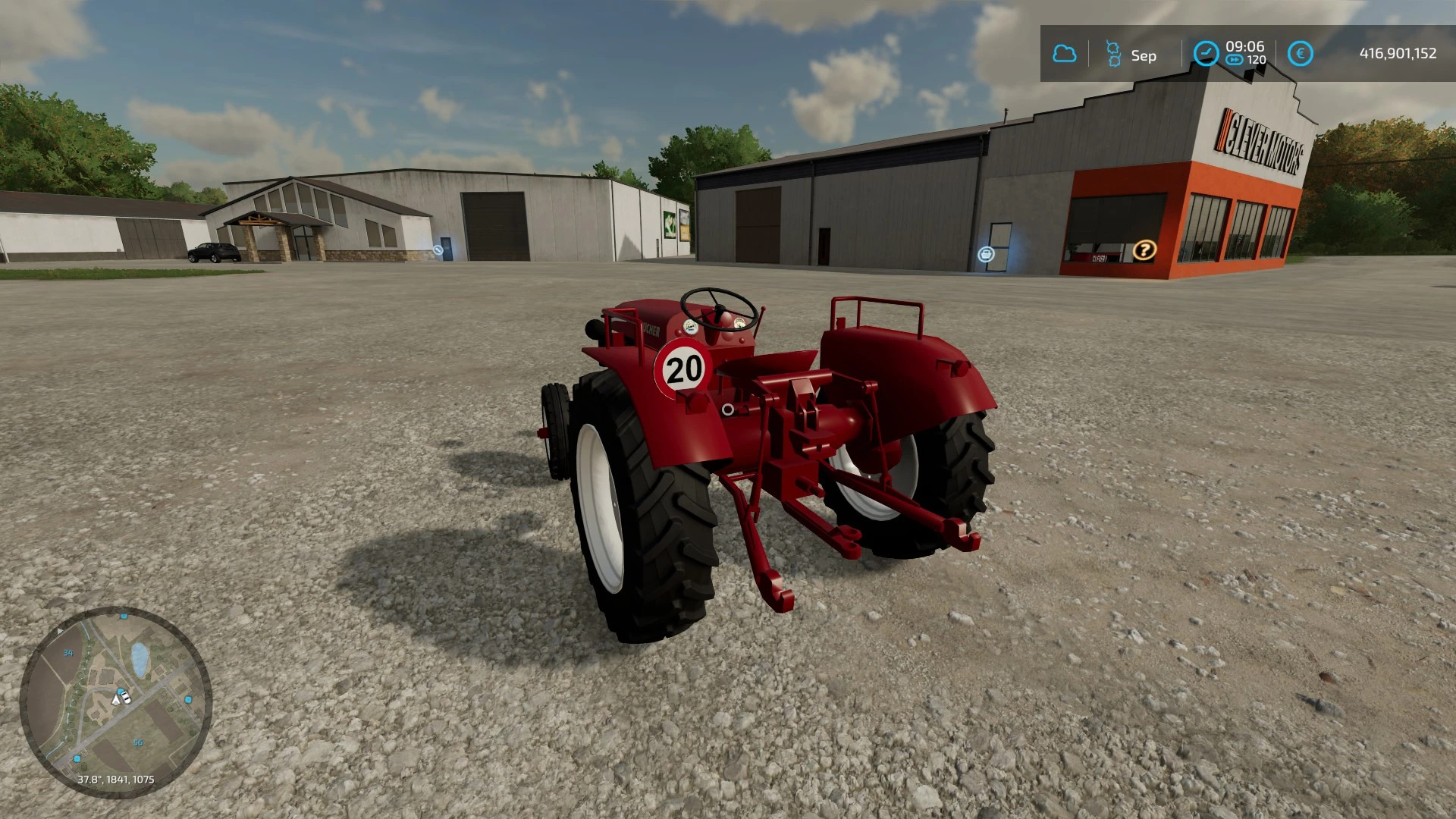Select the euro money icon
Viewport: 1456px width, 819px height.
1300,54
